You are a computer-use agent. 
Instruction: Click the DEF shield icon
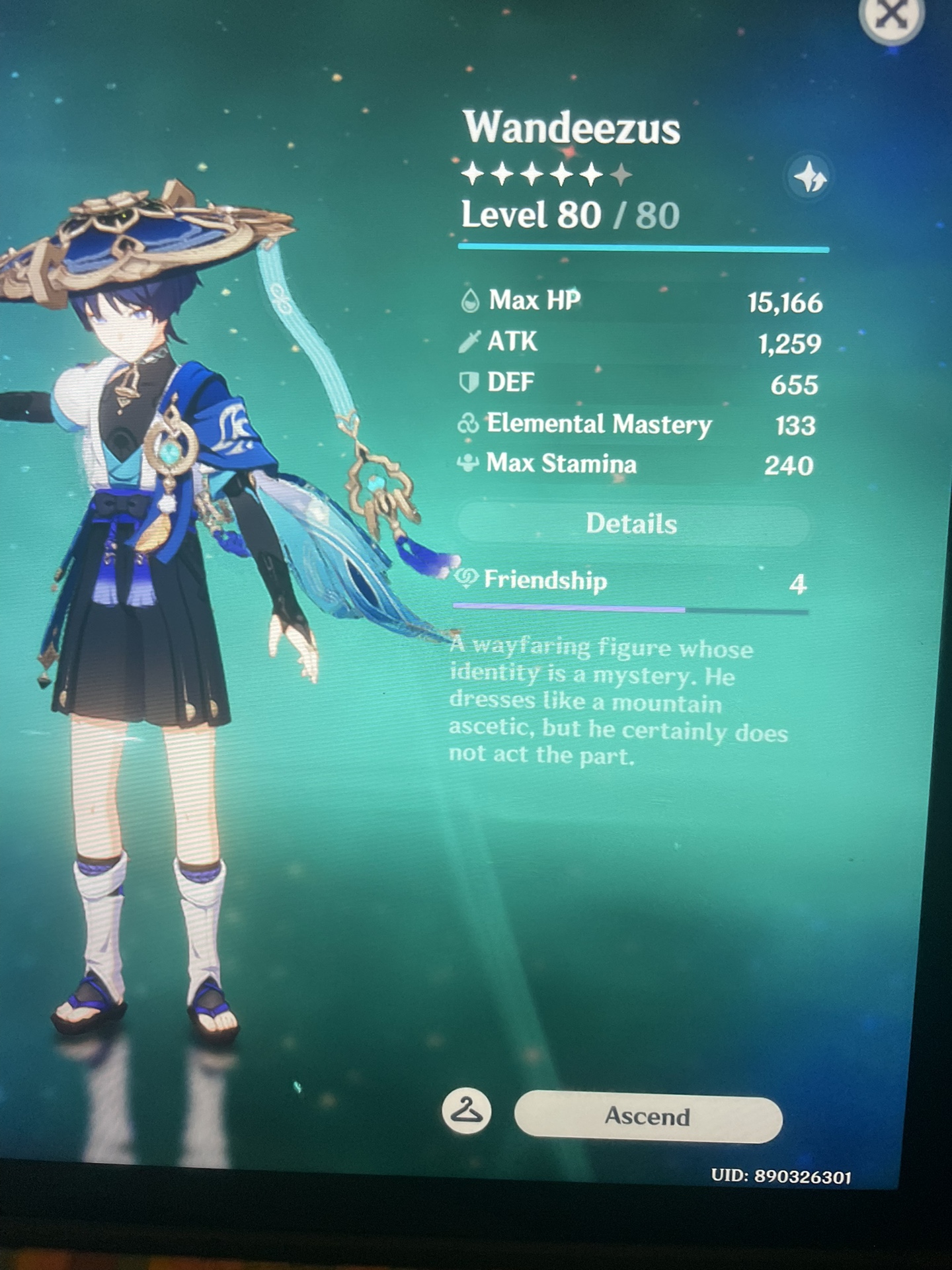pyautogui.click(x=471, y=382)
